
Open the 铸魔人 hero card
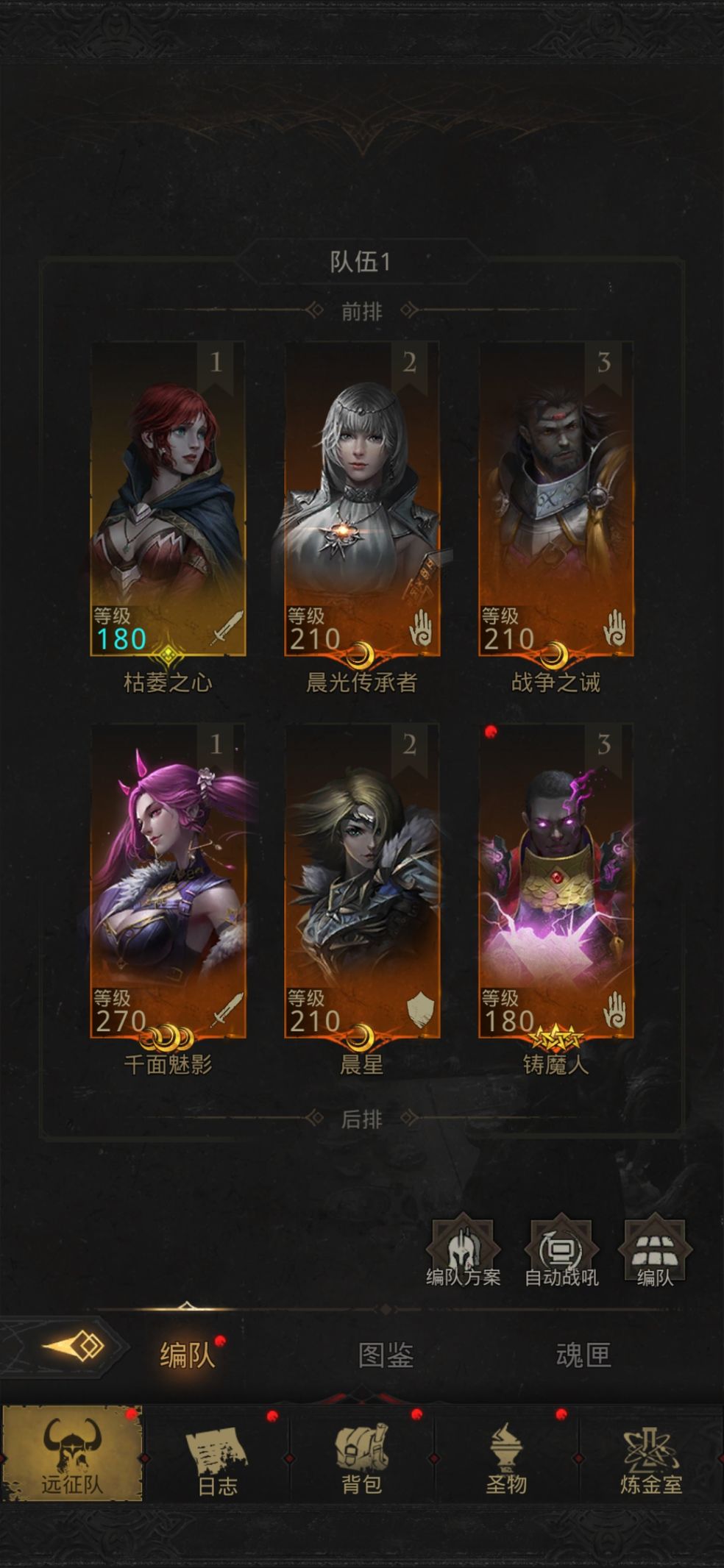pyautogui.click(x=556, y=881)
